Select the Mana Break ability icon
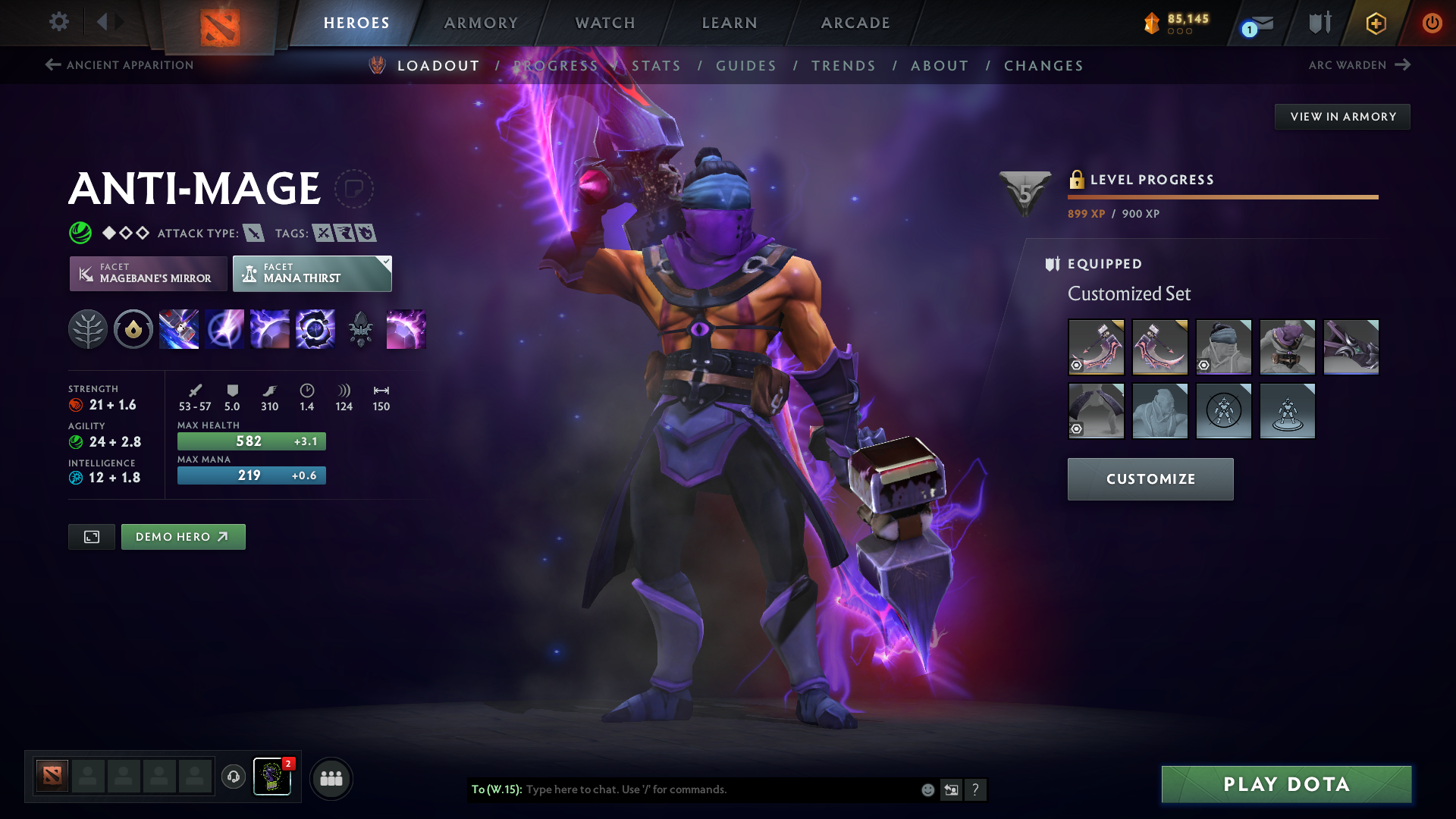 point(179,329)
